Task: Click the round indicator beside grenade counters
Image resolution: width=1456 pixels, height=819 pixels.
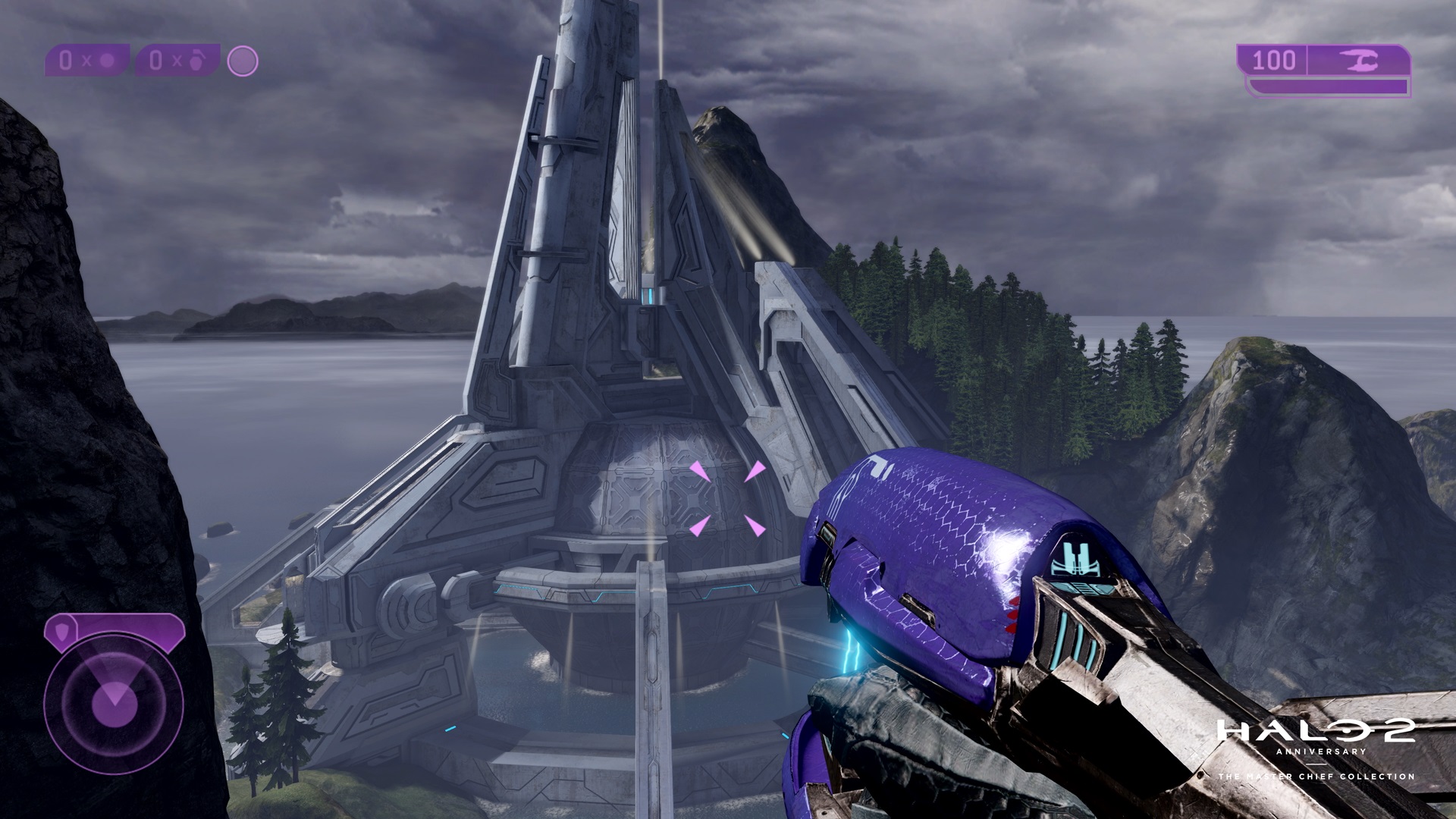Action: (243, 61)
